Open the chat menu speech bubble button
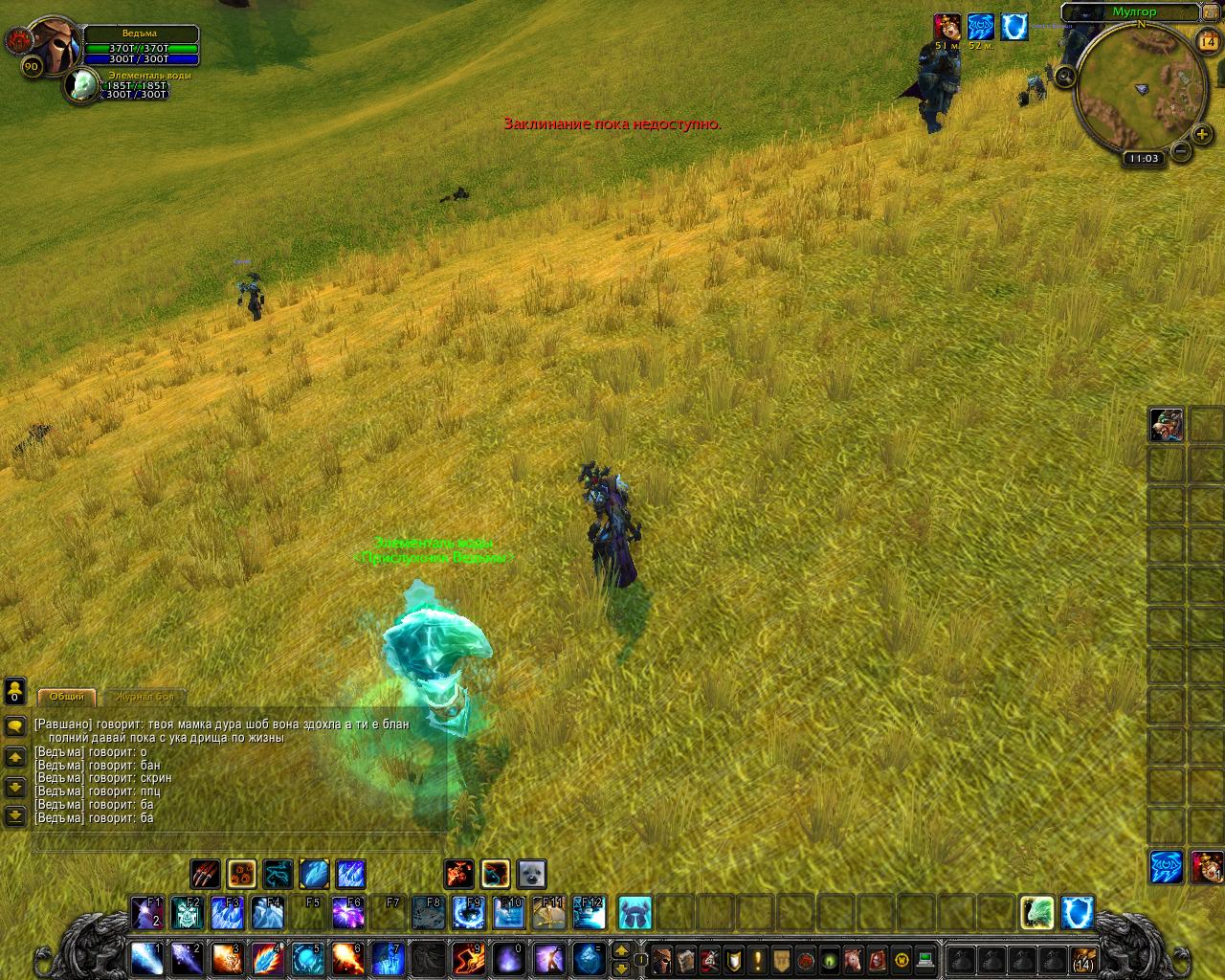The image size is (1225, 980). pyautogui.click(x=14, y=727)
